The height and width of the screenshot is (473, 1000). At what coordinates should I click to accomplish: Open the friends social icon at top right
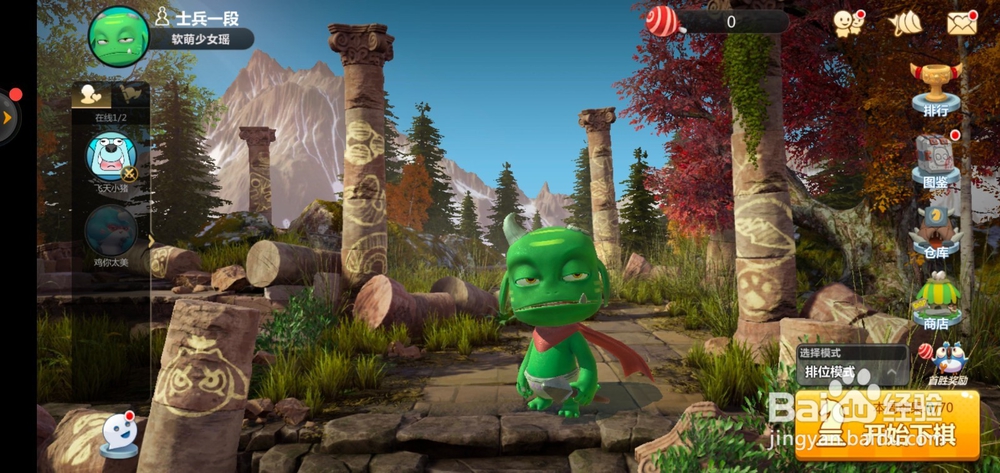[848, 22]
